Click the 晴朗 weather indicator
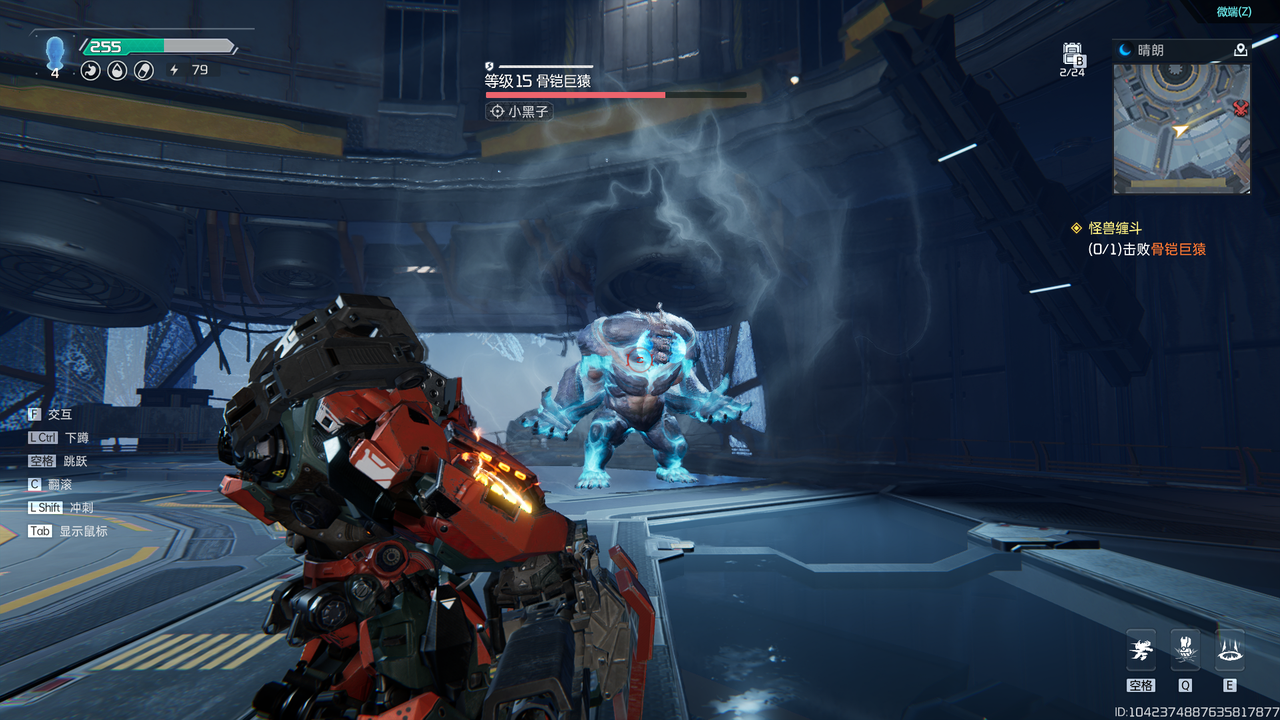1280x720 pixels. [x=1142, y=50]
